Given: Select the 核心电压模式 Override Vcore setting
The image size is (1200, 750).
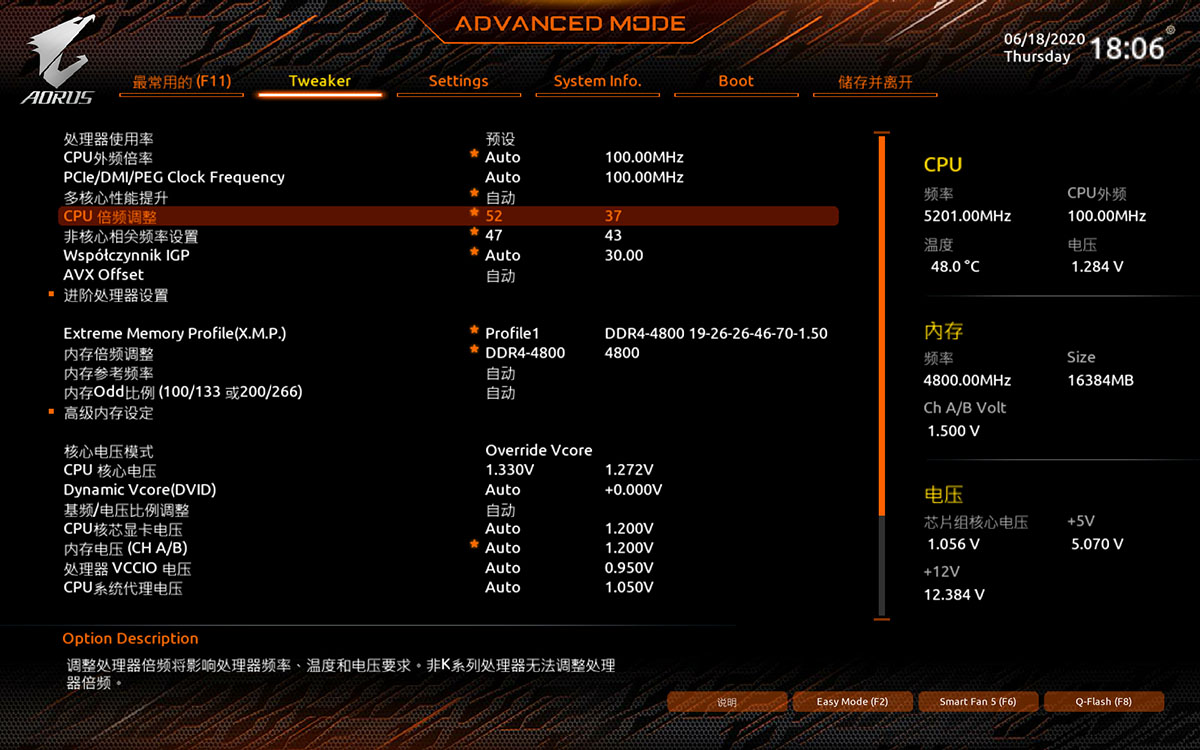Looking at the screenshot, I should click(x=538, y=451).
